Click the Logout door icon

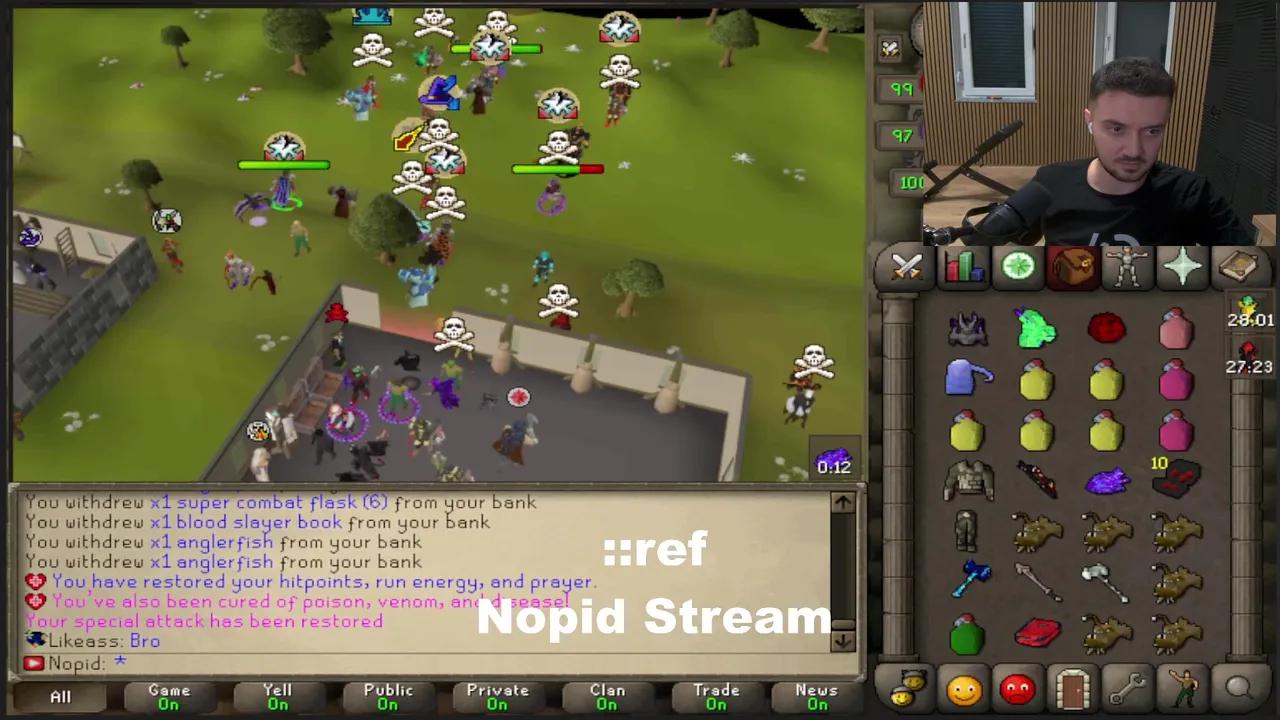(1072, 688)
